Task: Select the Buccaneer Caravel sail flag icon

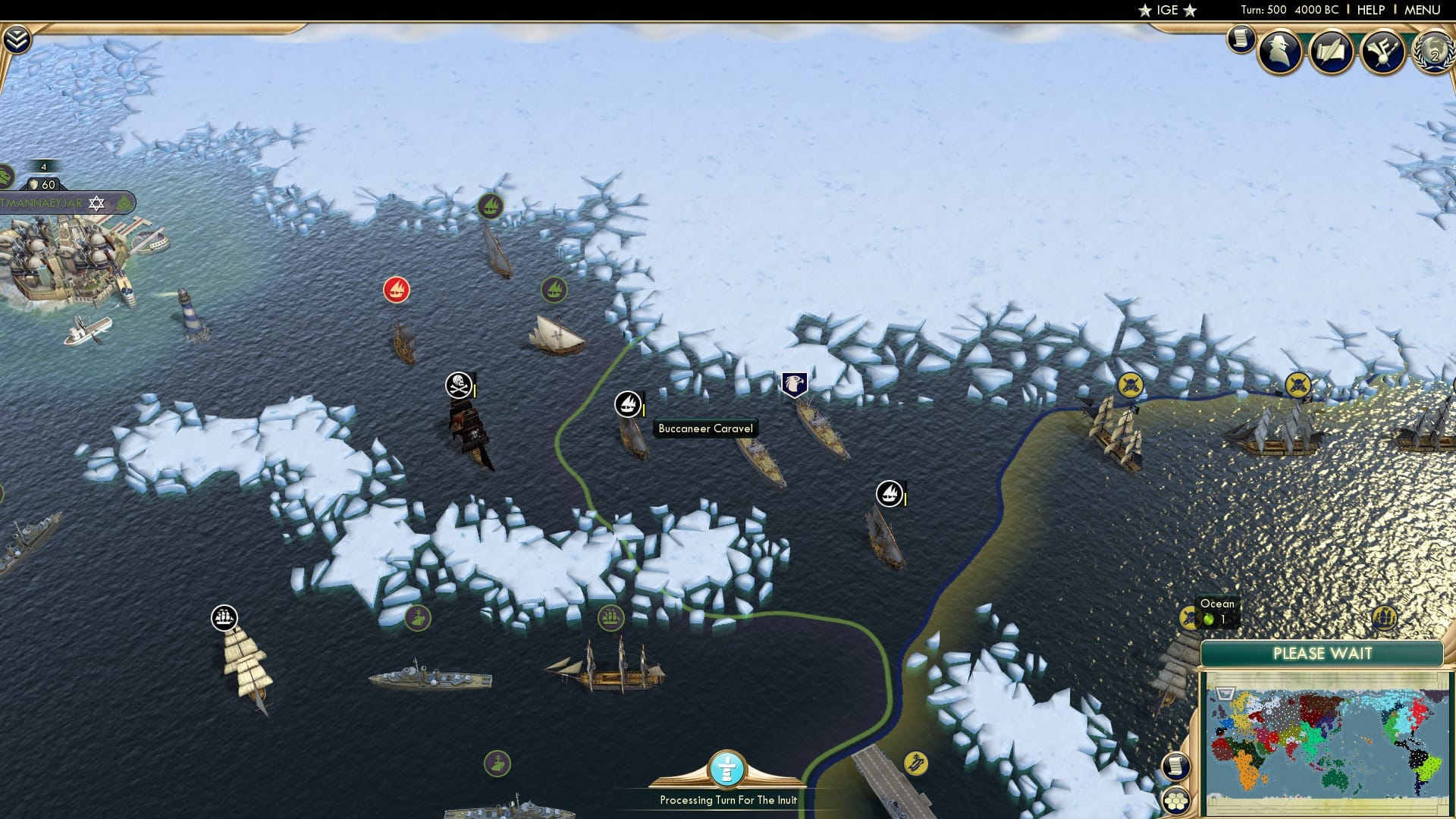Action: tap(626, 404)
